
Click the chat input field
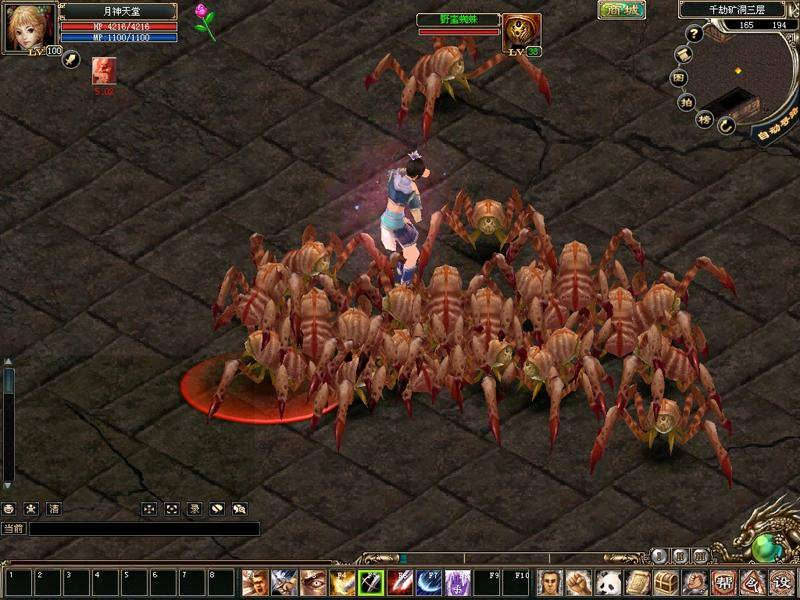(x=145, y=529)
